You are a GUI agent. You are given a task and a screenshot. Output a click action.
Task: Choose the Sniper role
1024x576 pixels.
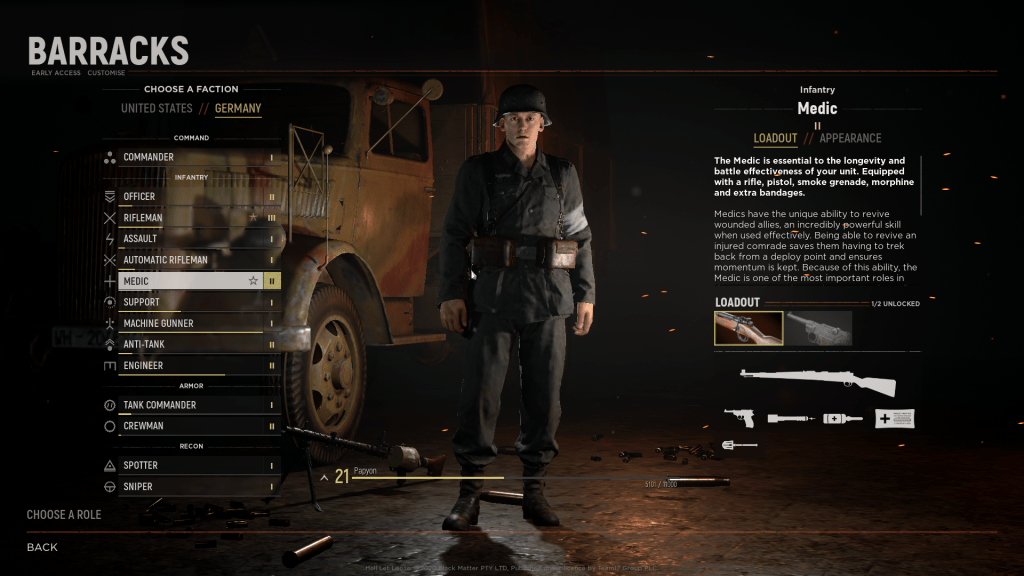click(190, 487)
